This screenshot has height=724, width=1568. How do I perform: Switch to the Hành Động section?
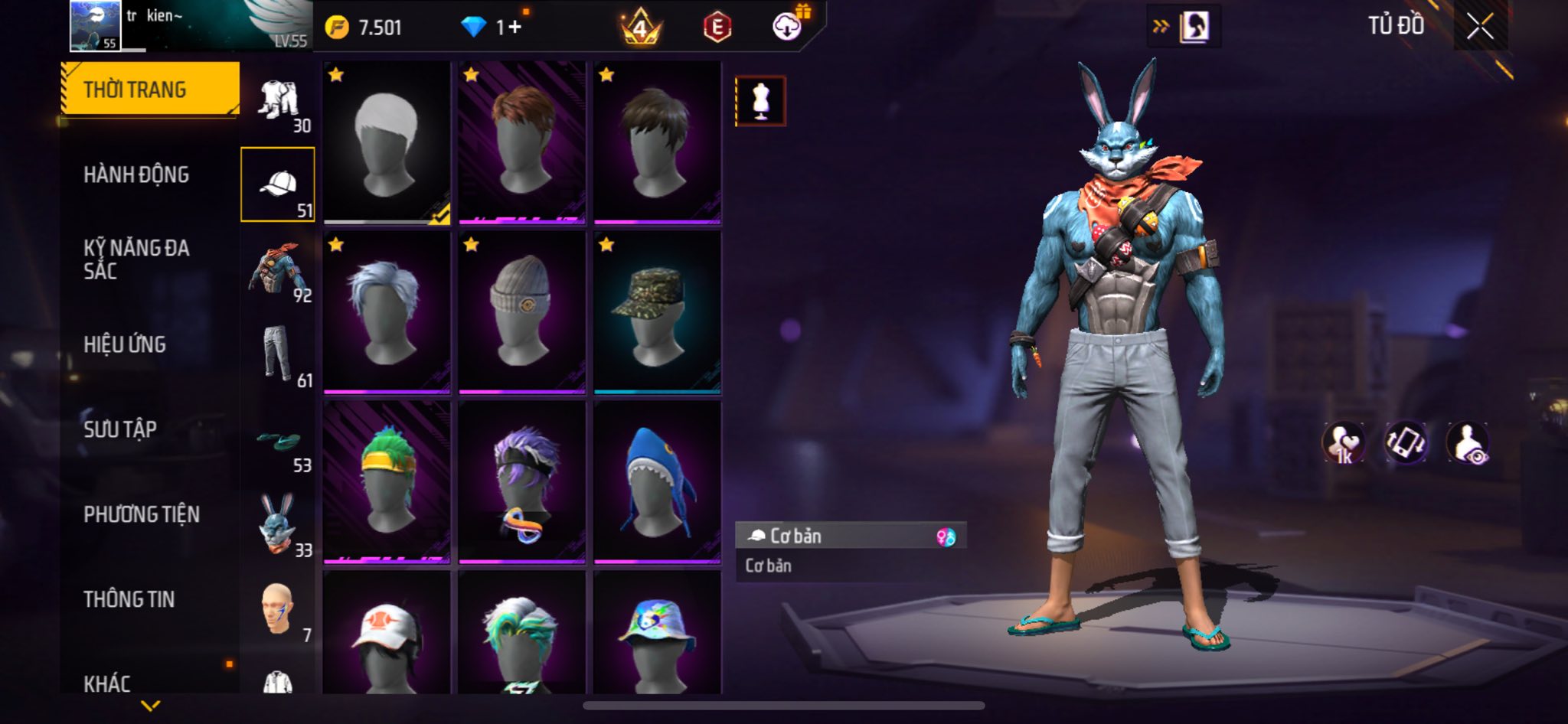136,175
